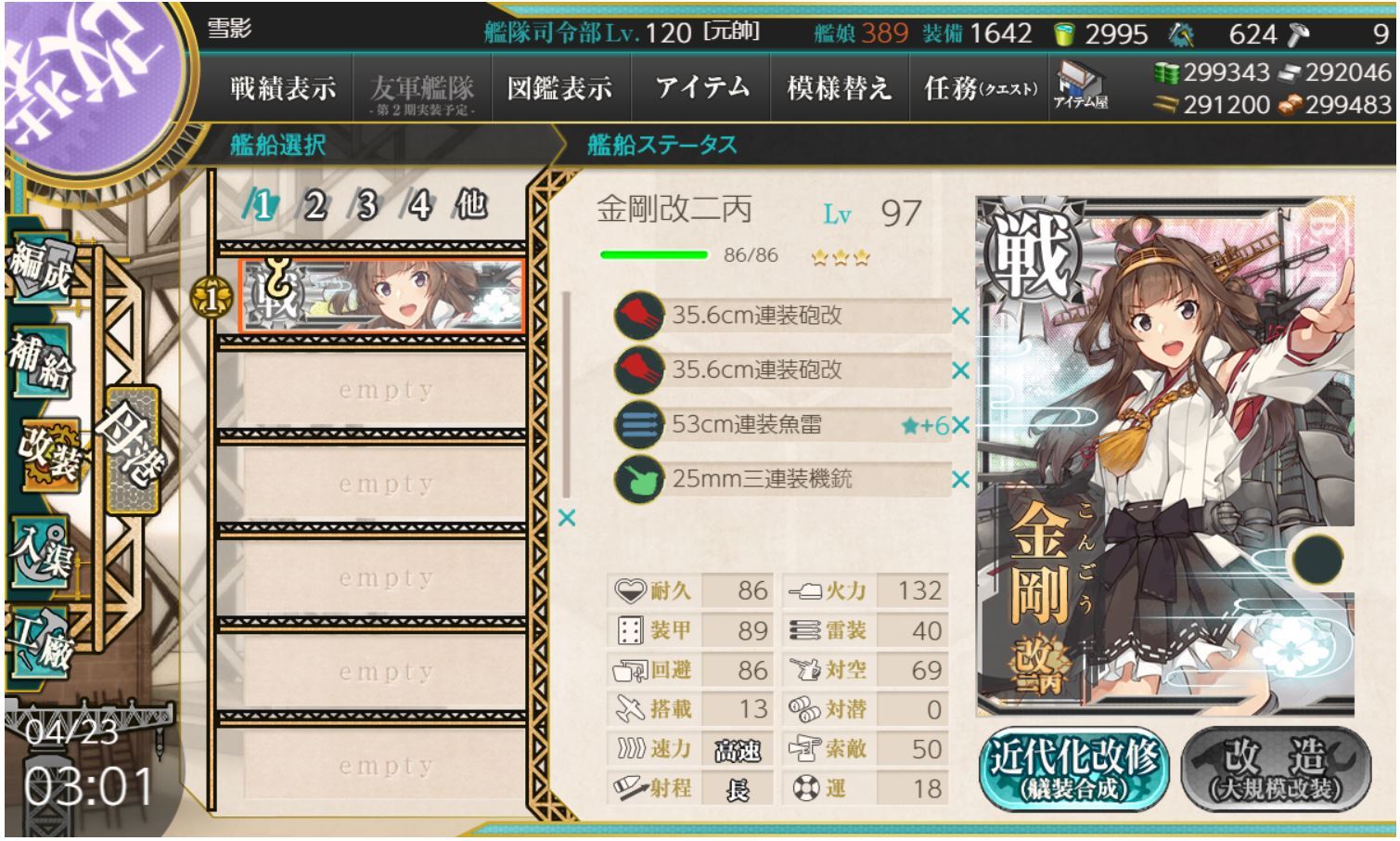
Task: Visit the アイテム屋 item shop
Action: [x=1080, y=85]
